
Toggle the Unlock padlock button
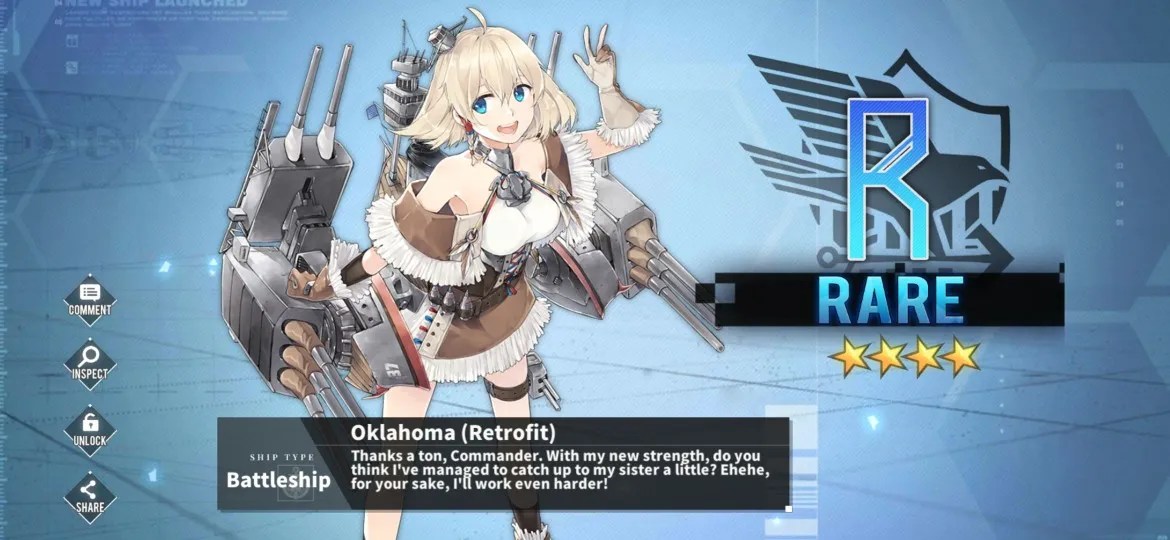tap(90, 428)
